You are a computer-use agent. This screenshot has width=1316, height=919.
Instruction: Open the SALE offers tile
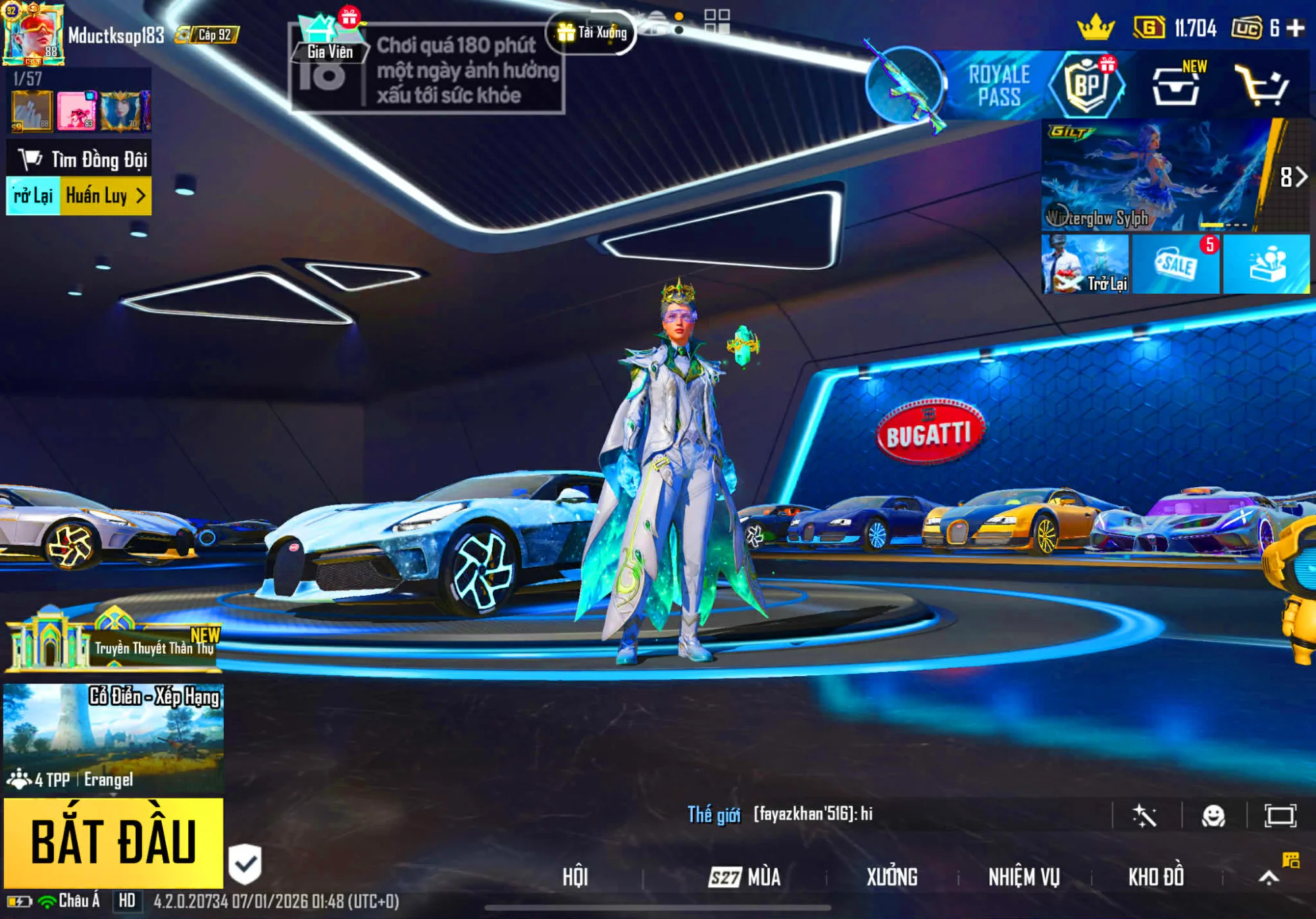1176,265
